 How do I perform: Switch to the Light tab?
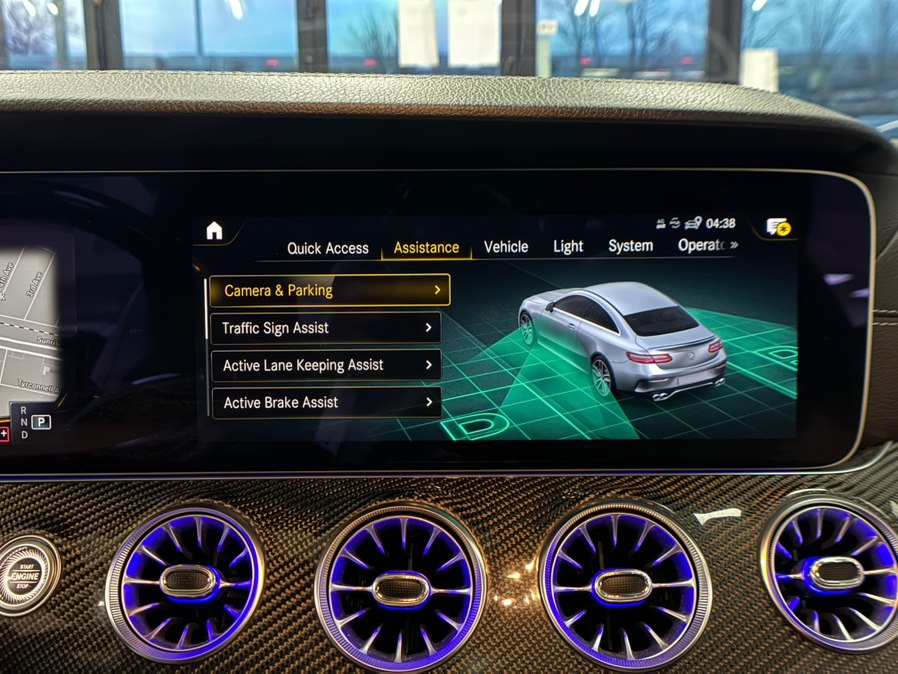coord(568,246)
